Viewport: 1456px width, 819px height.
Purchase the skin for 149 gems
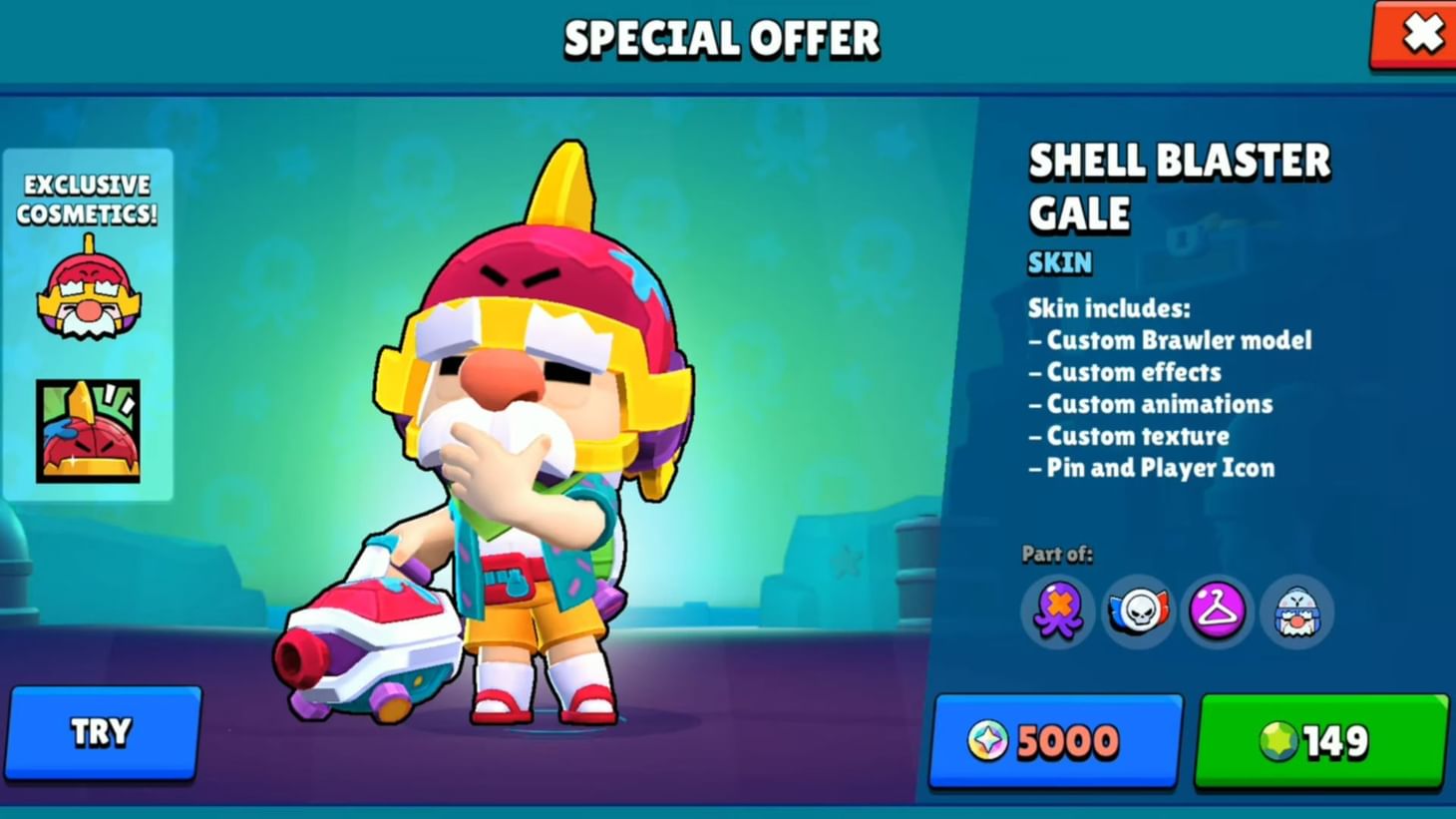click(1318, 741)
